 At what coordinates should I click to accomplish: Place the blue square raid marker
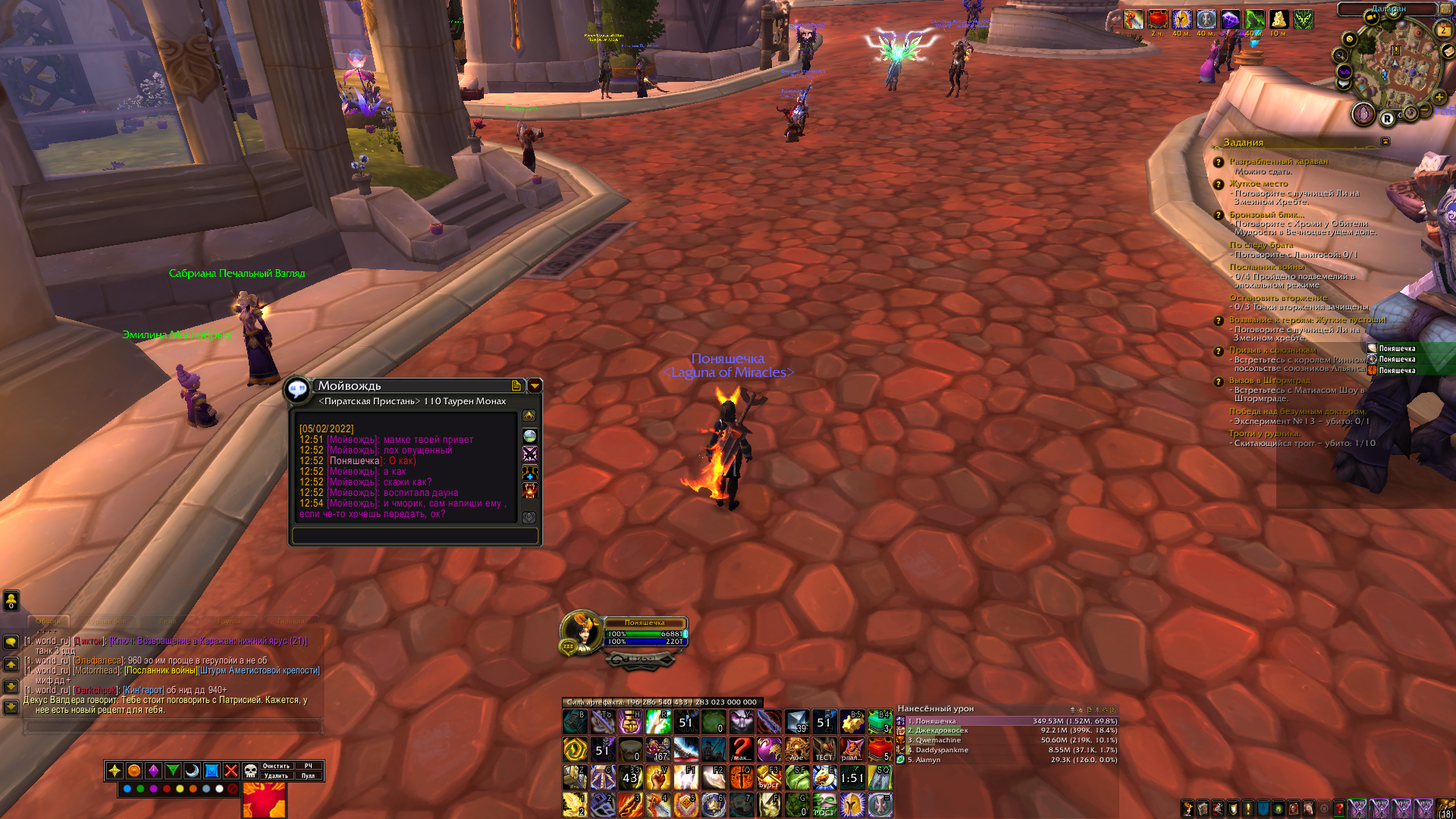click(x=212, y=771)
